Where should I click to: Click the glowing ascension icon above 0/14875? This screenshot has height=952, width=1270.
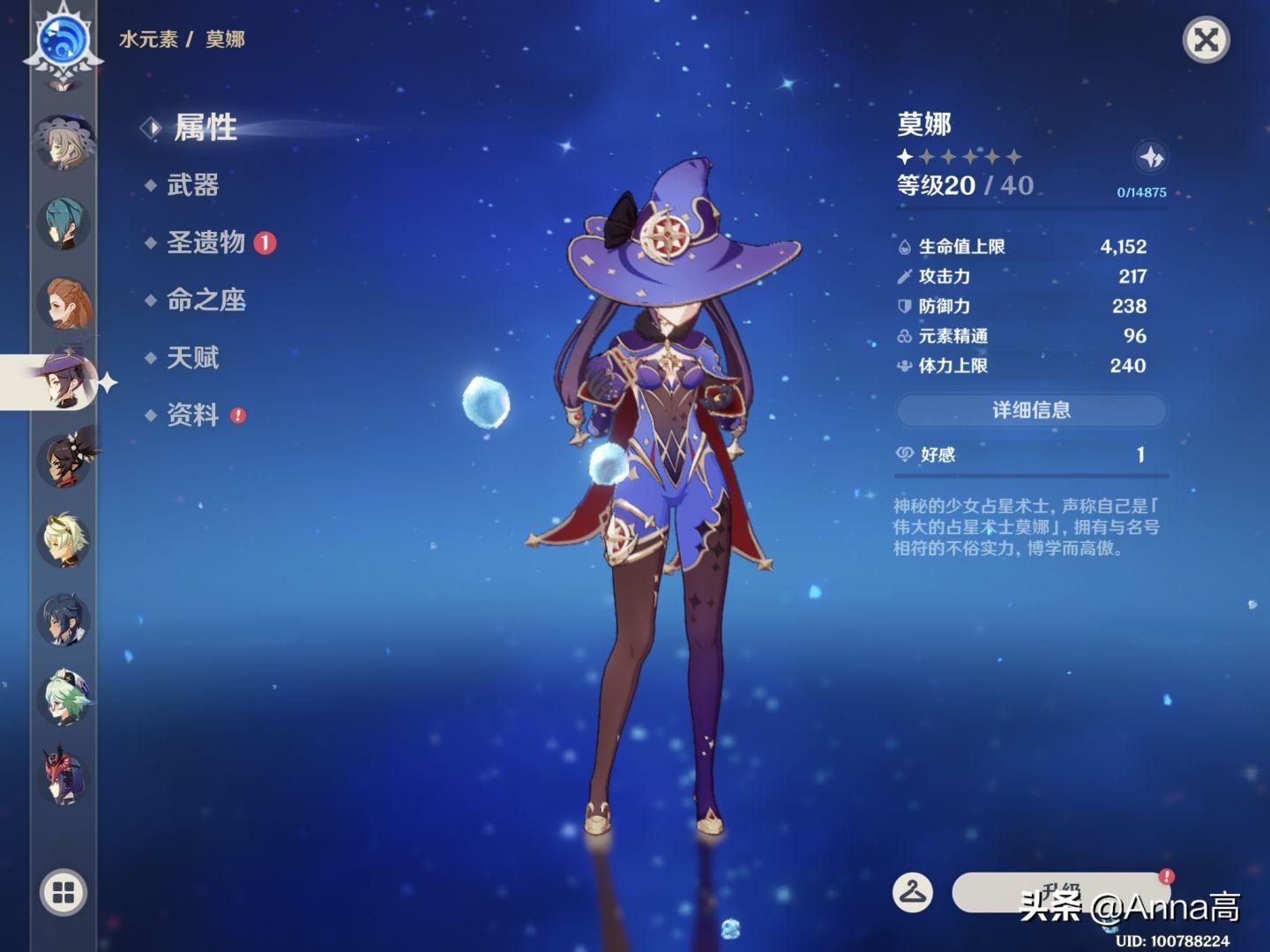(1151, 157)
